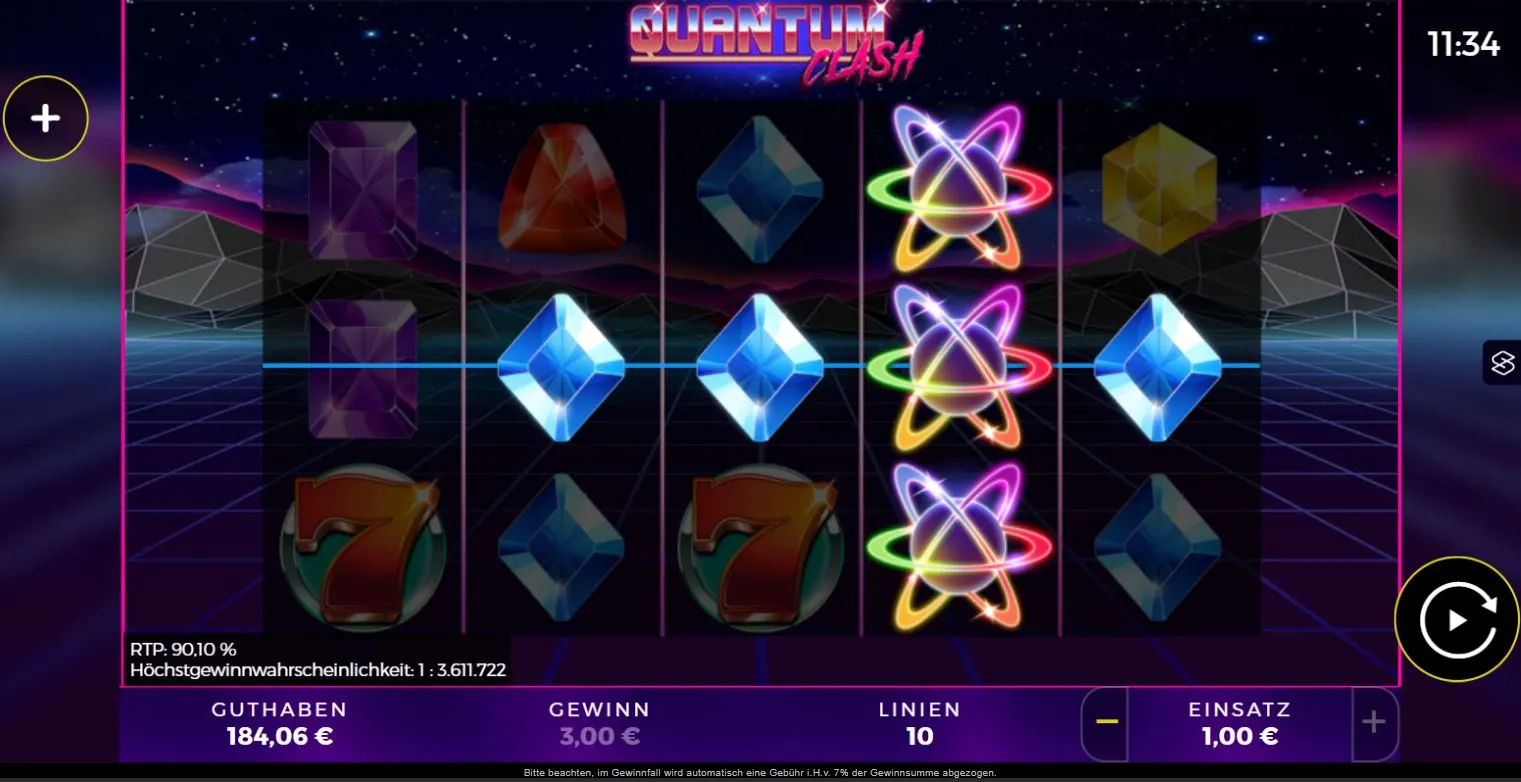
Task: Select the rainbow atom symbol on reel four
Action: click(960, 368)
